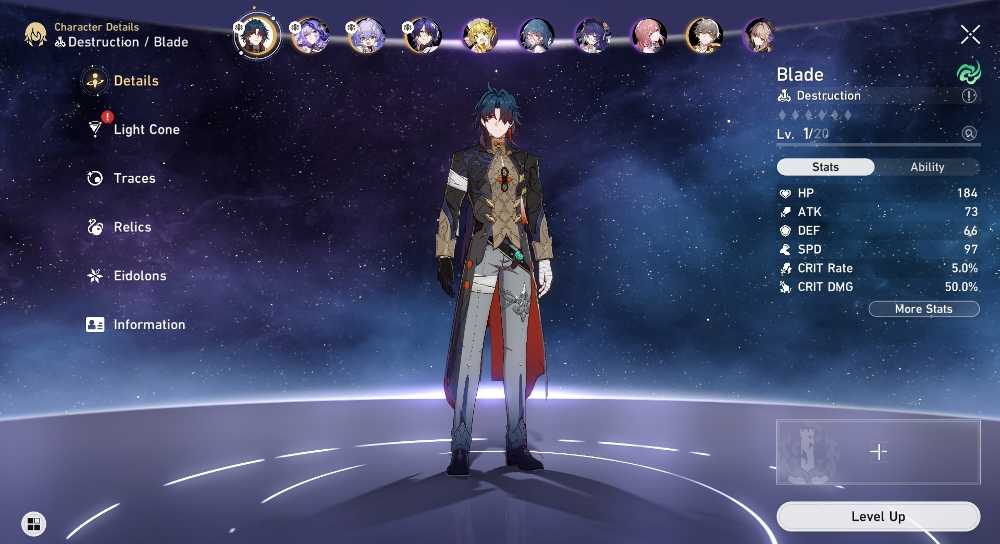The width and height of the screenshot is (1000, 544).
Task: Switch to the teal-haired character portrait
Action: (536, 36)
